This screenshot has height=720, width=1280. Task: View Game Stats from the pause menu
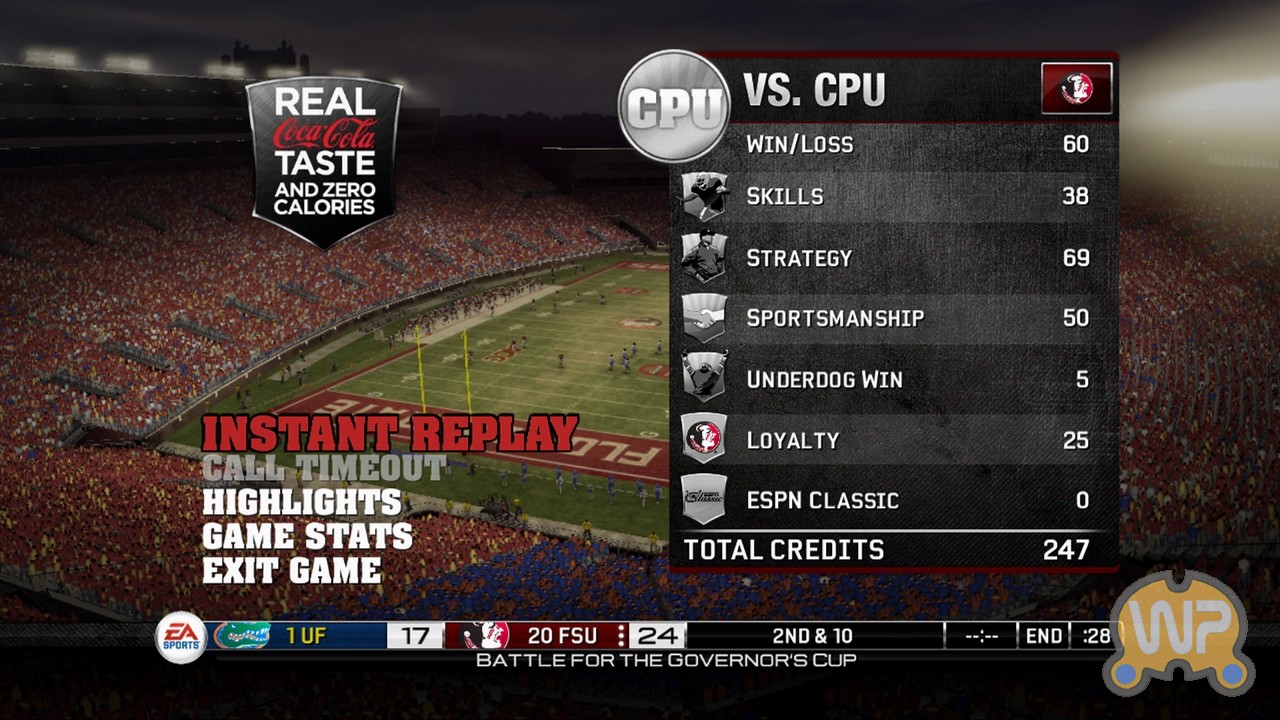pyautogui.click(x=307, y=537)
